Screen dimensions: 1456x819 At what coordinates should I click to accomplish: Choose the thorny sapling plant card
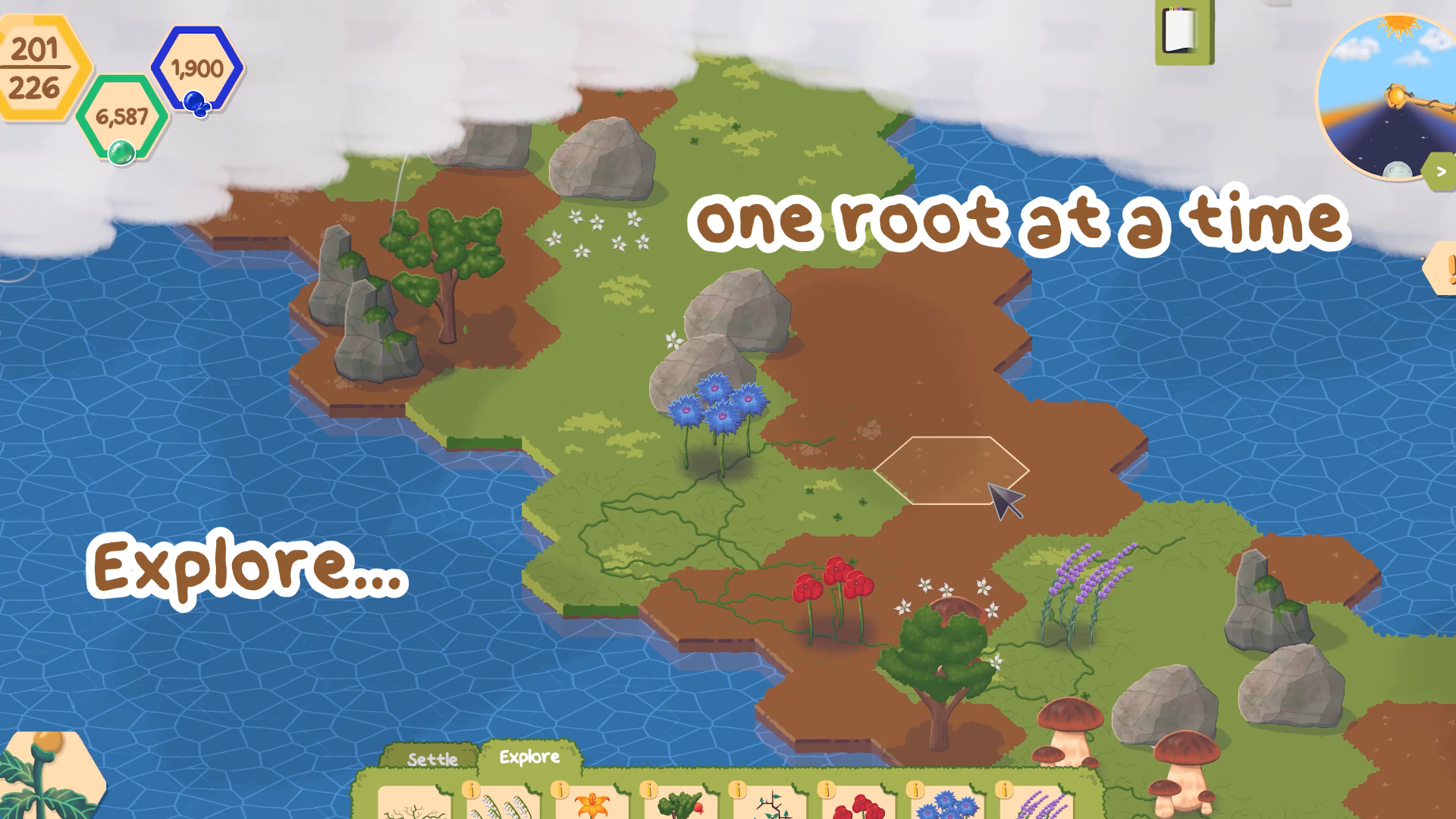pos(770,805)
